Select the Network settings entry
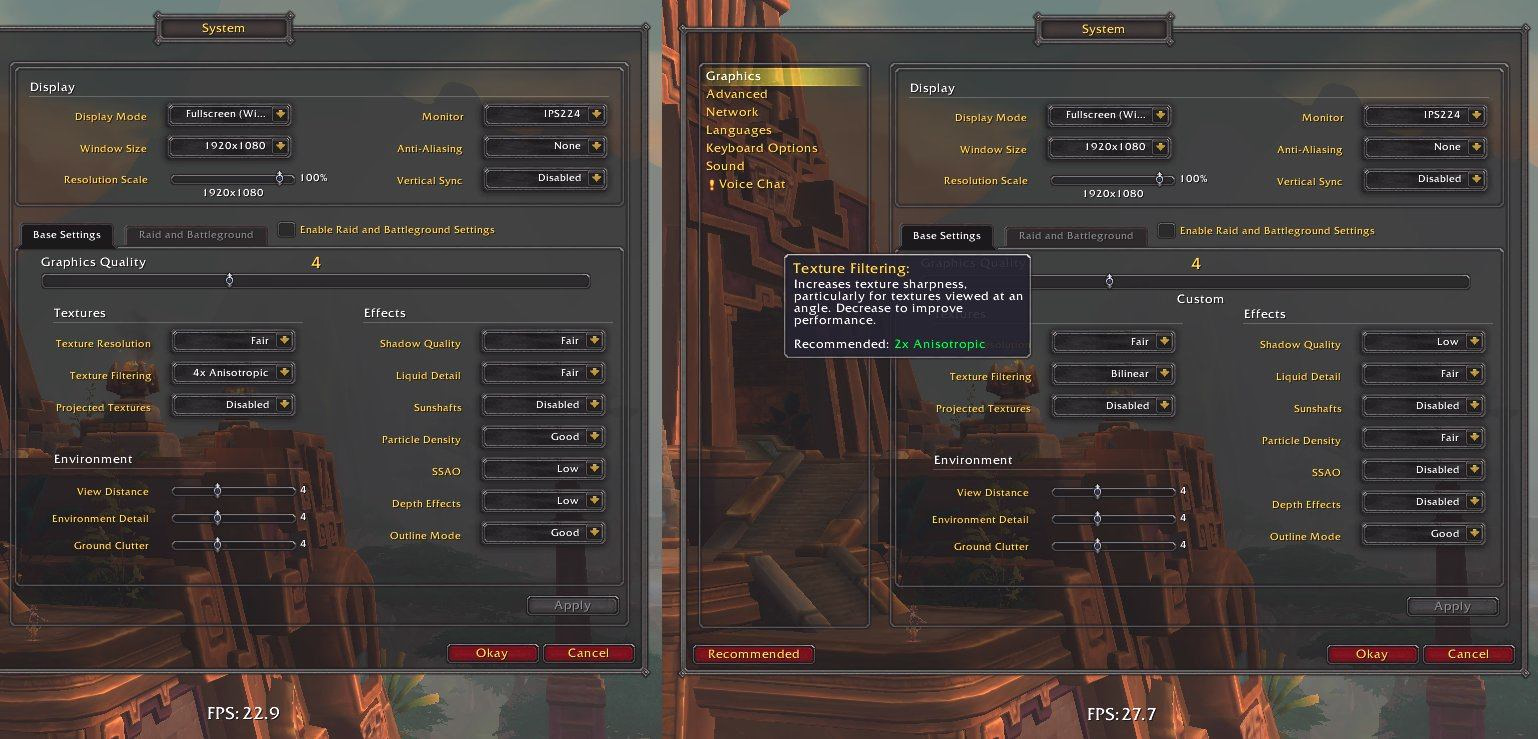Screen dimensions: 1538x739 point(732,112)
